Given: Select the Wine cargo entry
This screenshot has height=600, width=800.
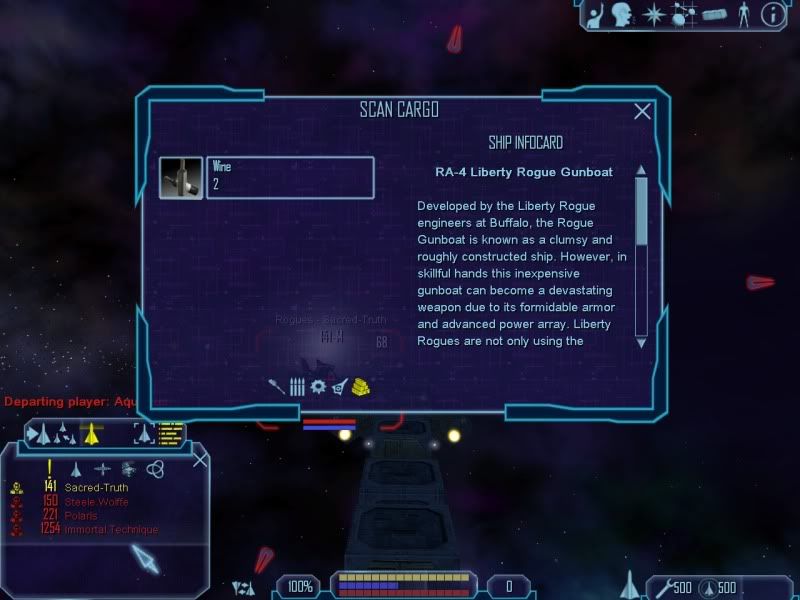Looking at the screenshot, I should click(289, 177).
